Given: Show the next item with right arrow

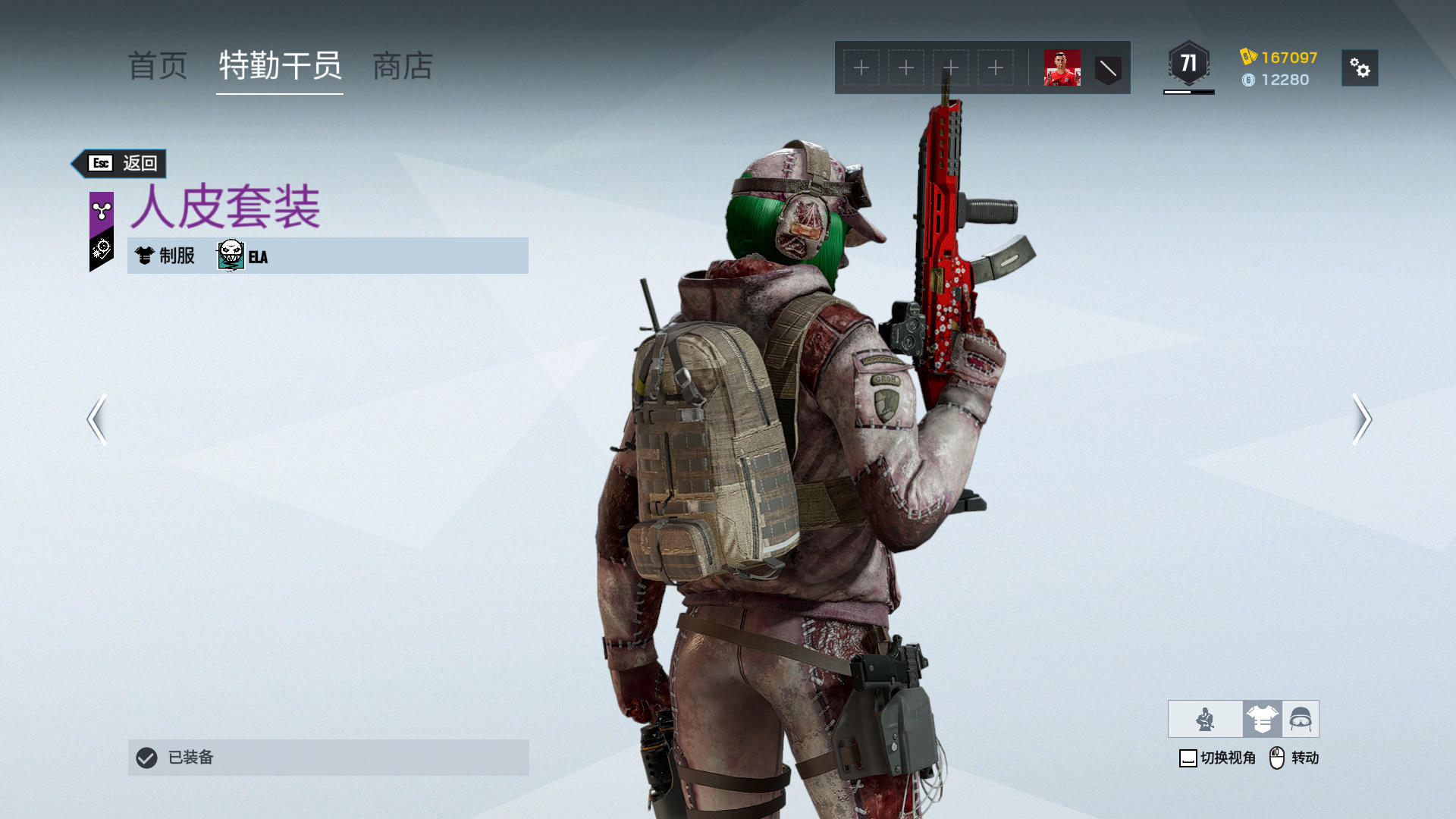Looking at the screenshot, I should tap(1362, 419).
